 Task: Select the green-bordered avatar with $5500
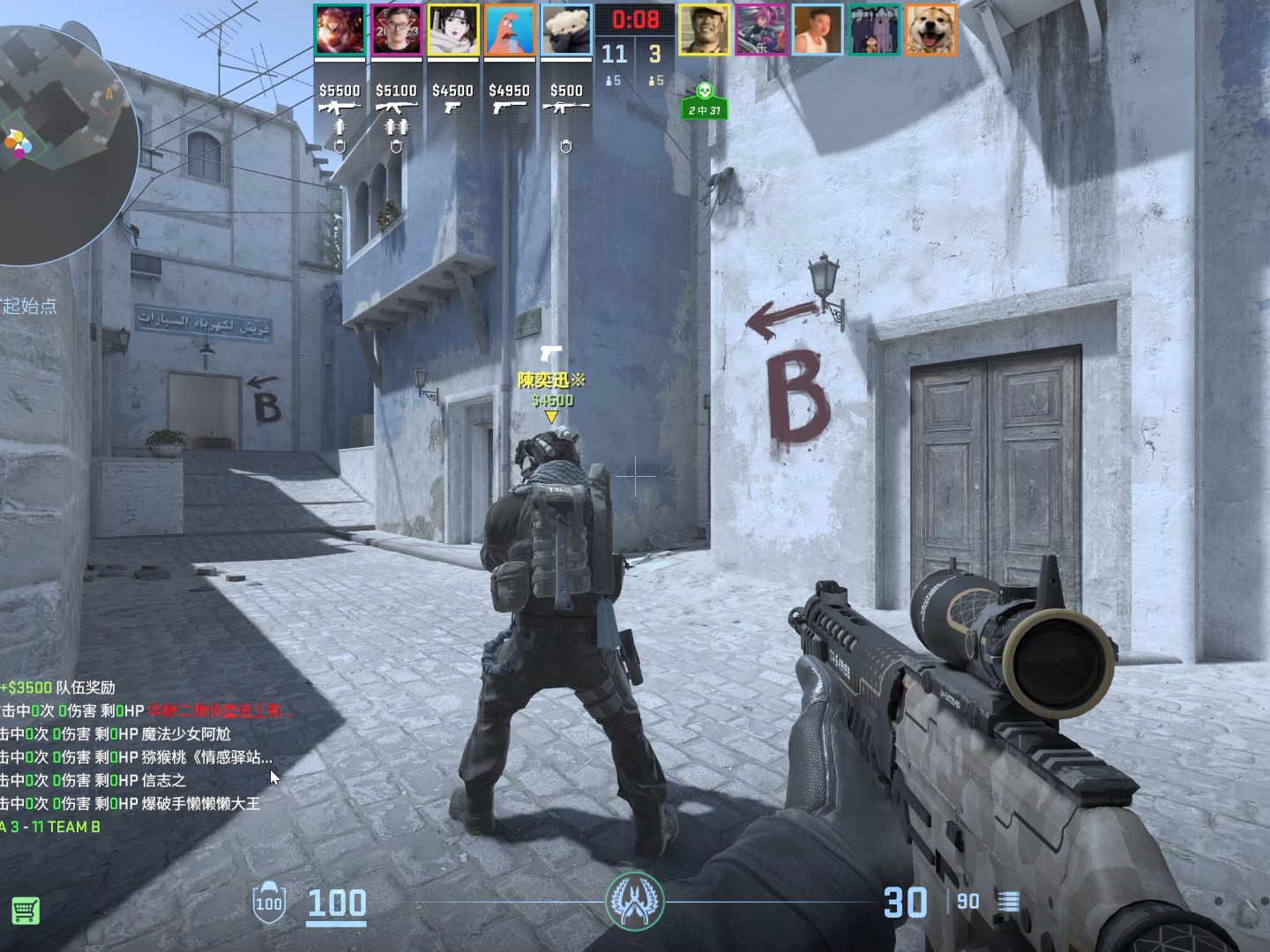[340, 31]
